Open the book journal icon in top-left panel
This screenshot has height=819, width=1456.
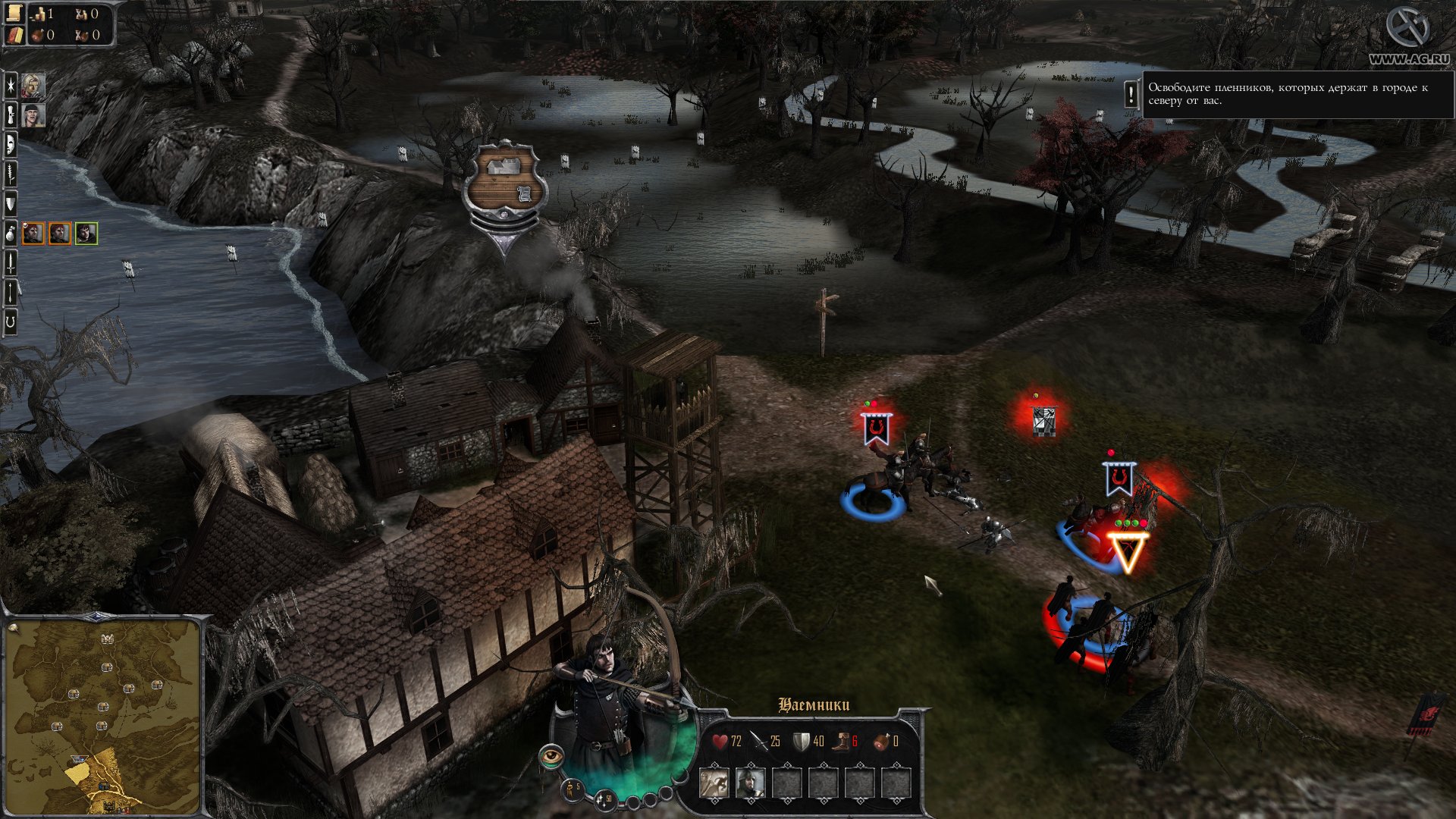click(14, 35)
